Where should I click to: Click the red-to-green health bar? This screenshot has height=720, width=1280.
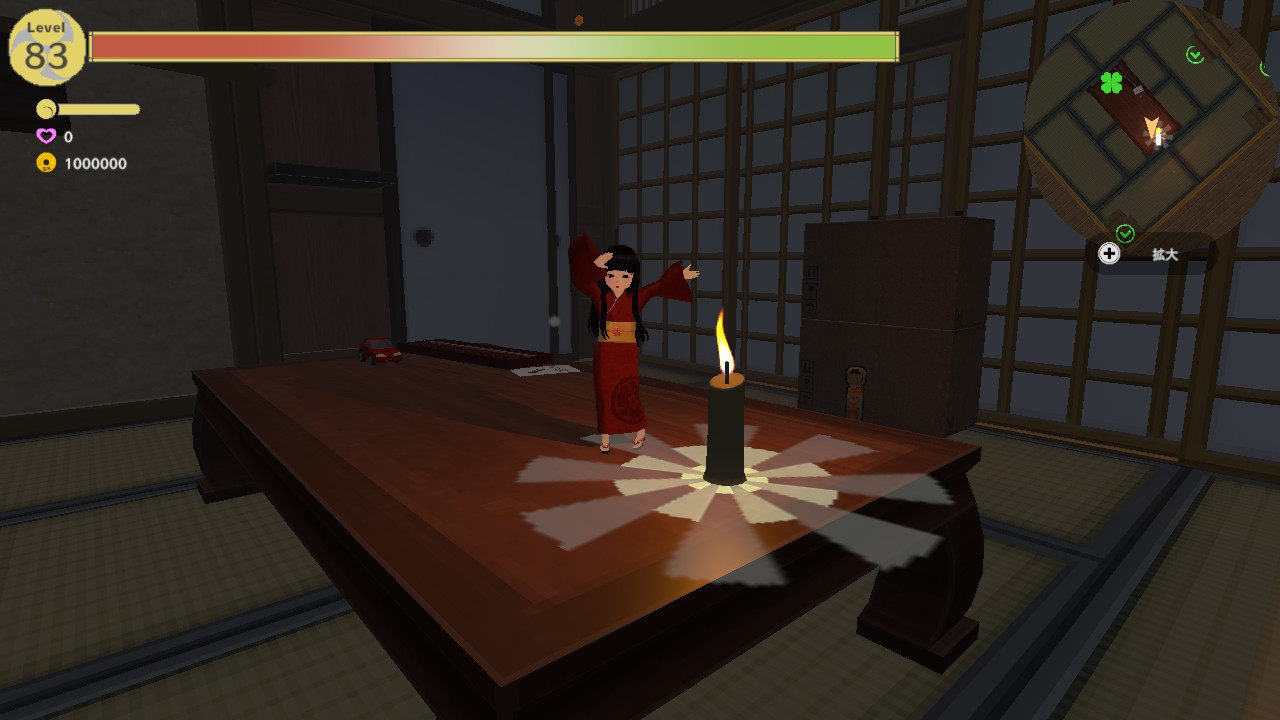pyautogui.click(x=495, y=44)
